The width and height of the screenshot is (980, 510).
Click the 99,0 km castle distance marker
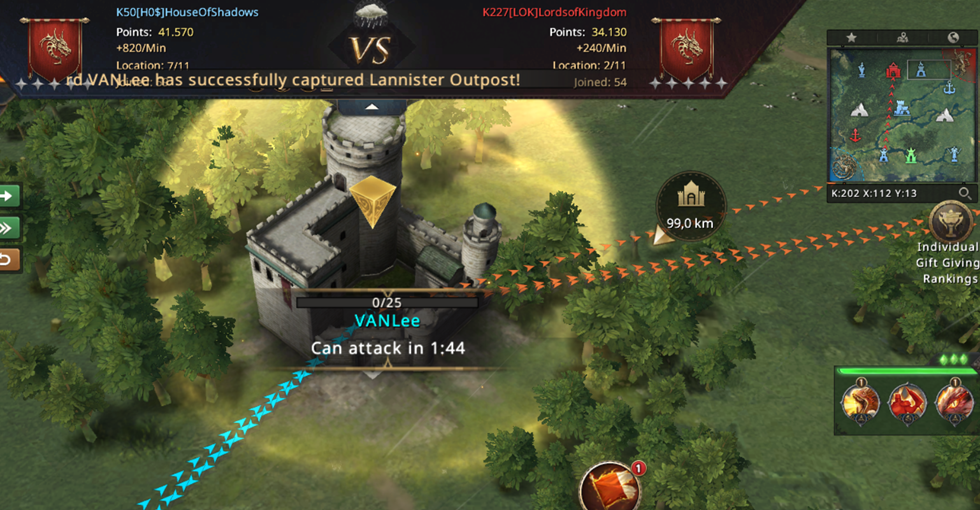click(x=690, y=208)
